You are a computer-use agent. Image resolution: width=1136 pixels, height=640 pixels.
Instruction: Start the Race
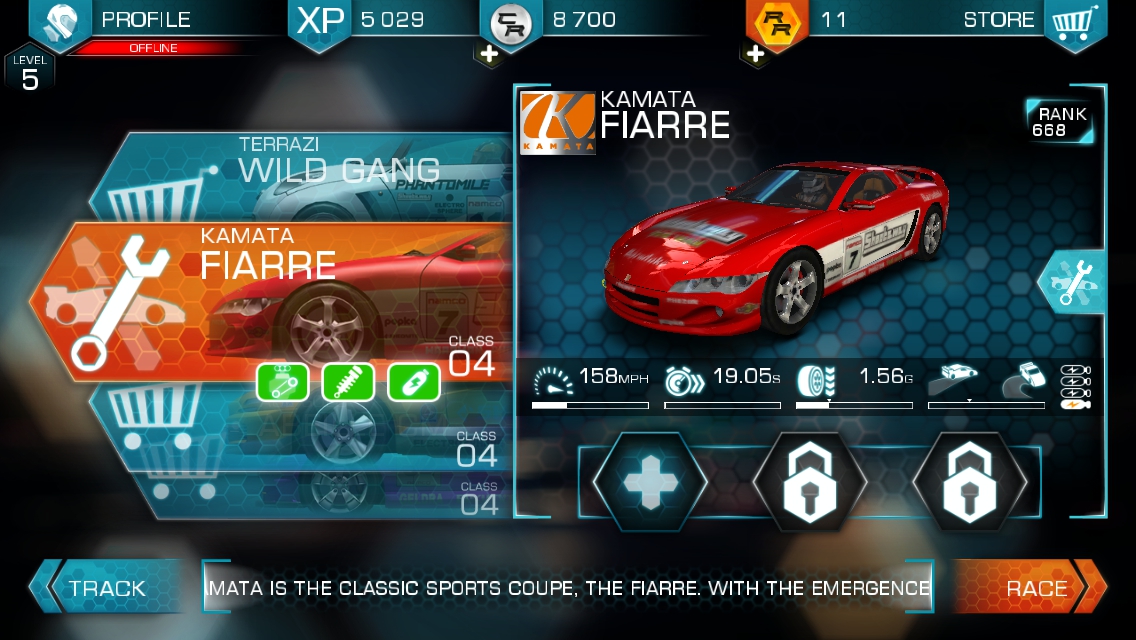tap(1035, 588)
